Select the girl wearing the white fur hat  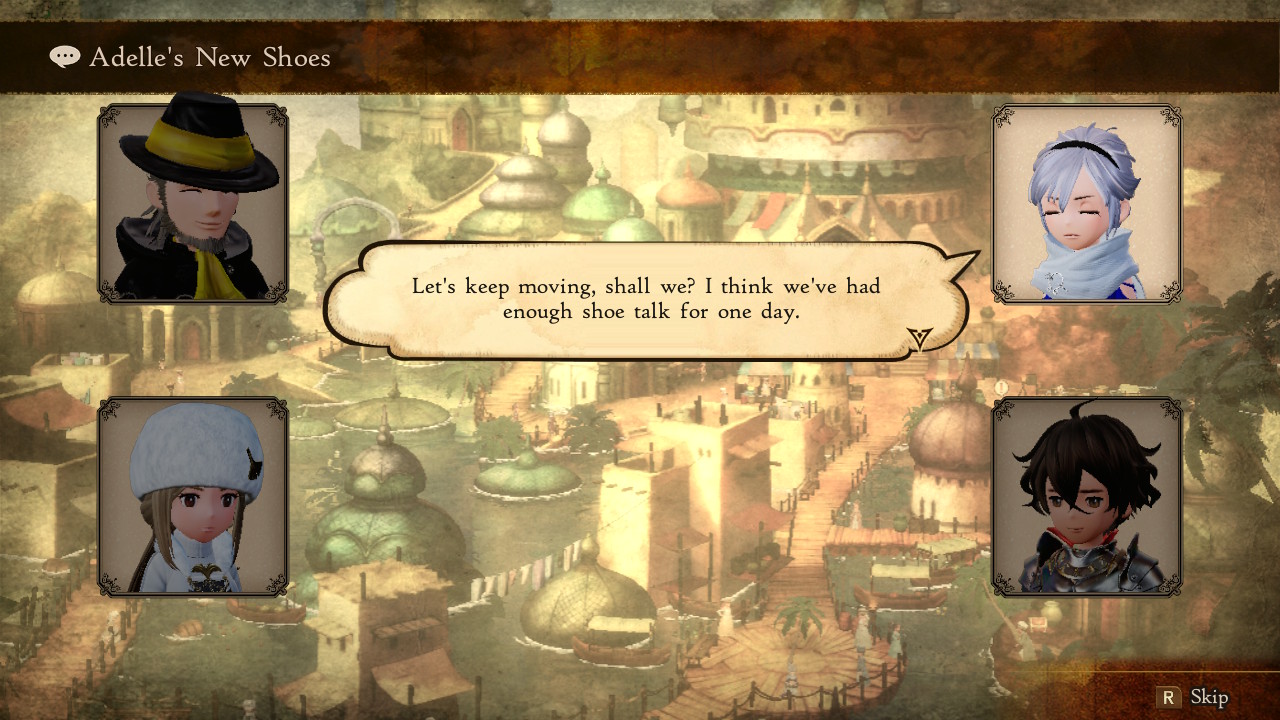point(192,497)
